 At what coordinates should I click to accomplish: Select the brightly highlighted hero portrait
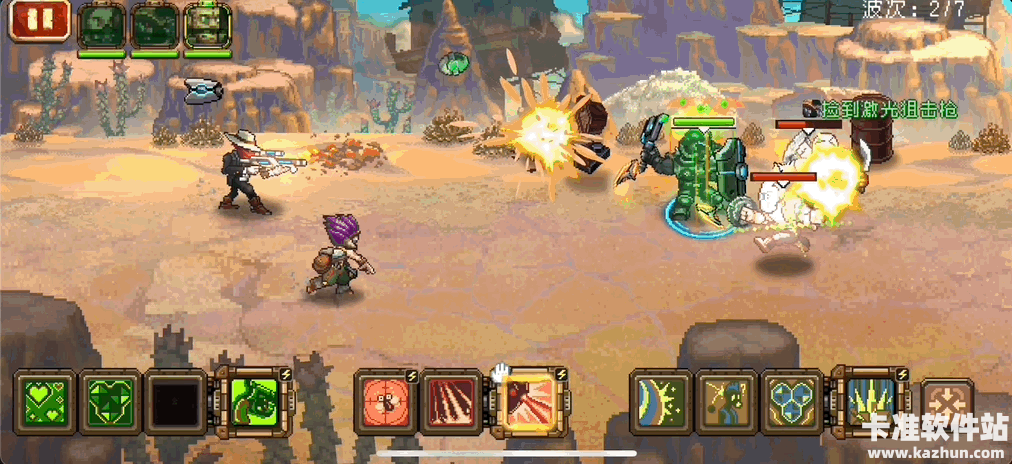point(207,24)
